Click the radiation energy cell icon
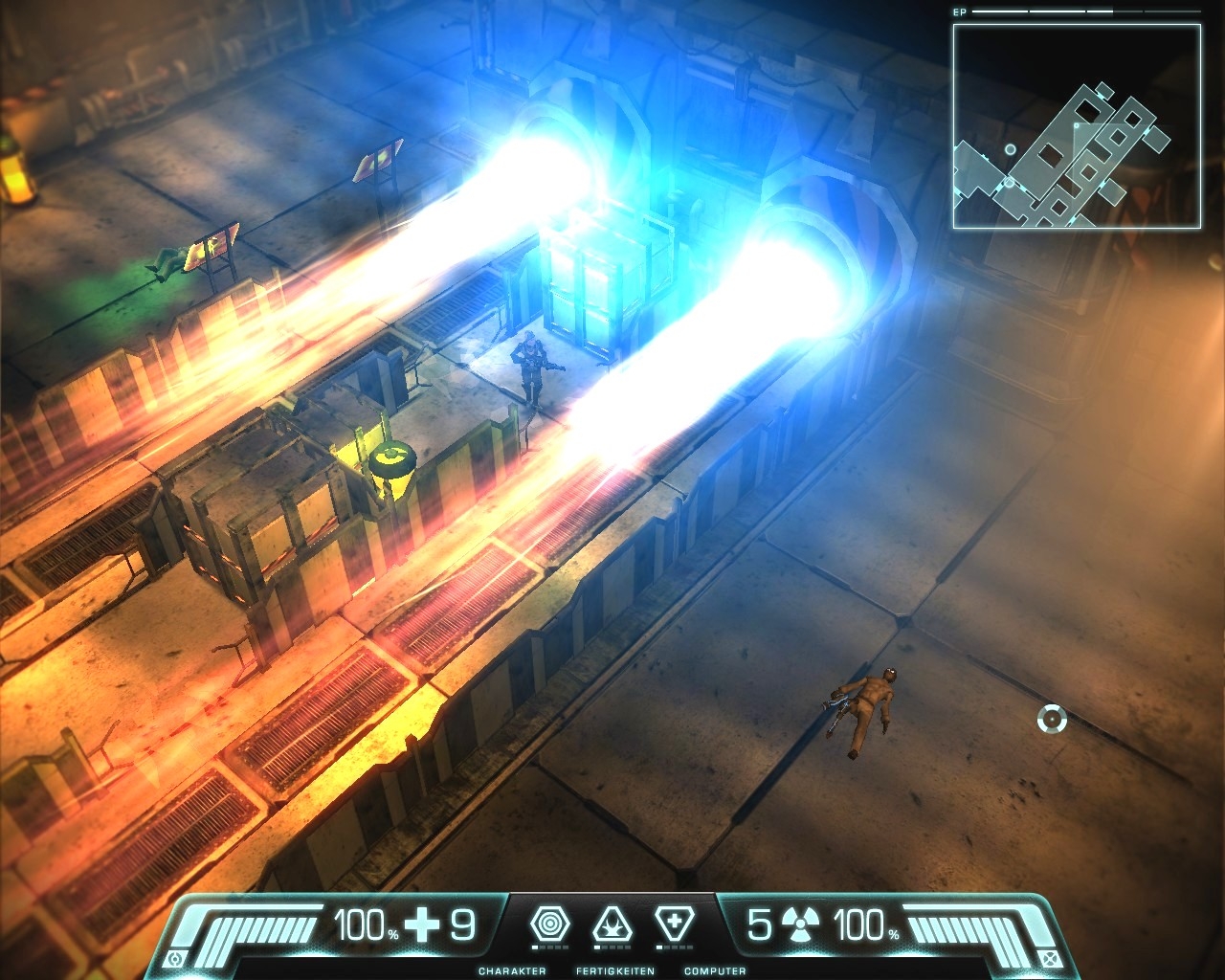The image size is (1225, 980). [x=800, y=925]
